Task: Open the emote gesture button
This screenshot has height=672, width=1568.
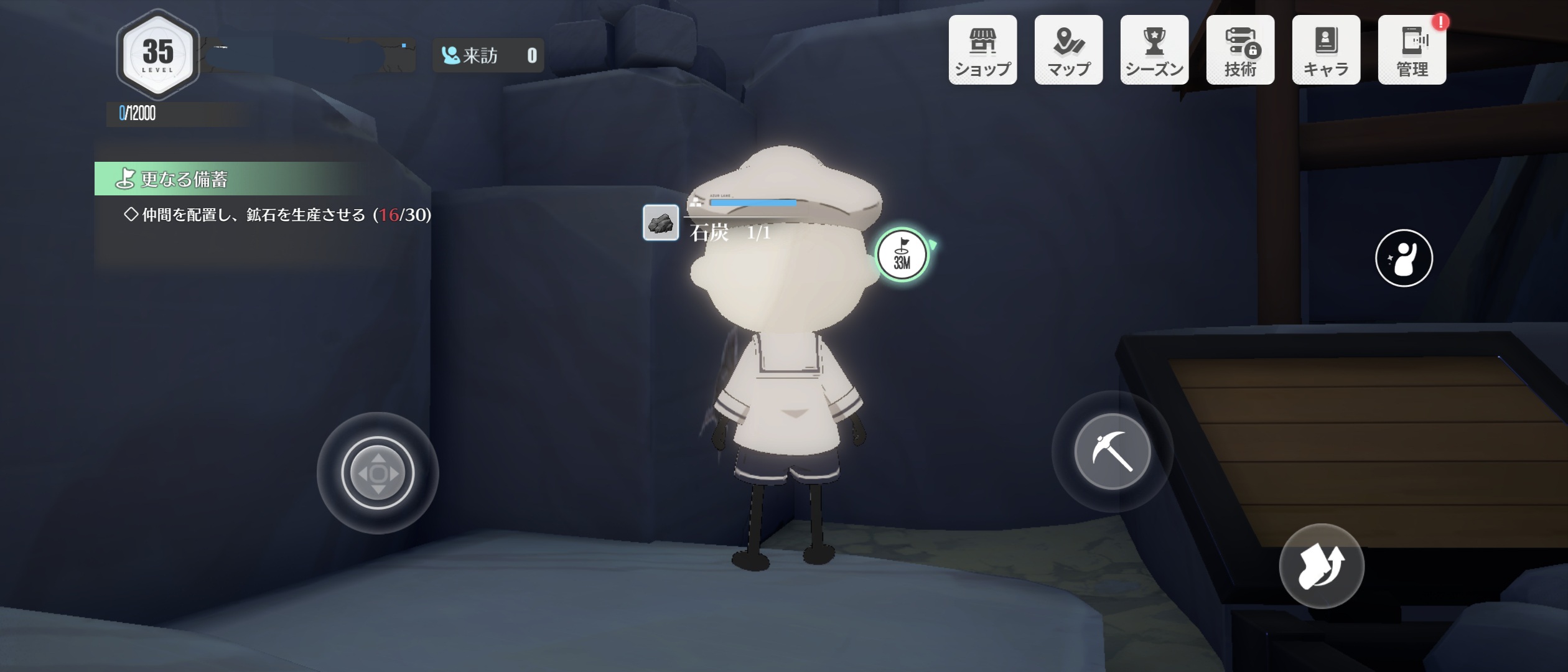Action: [1404, 258]
